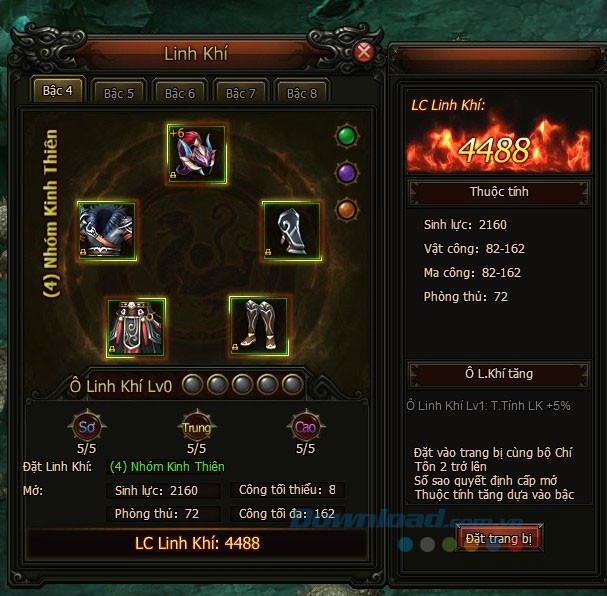Screen dimensions: 607x596
Task: Choose the shoulder armor equipment slot
Action: point(106,231)
